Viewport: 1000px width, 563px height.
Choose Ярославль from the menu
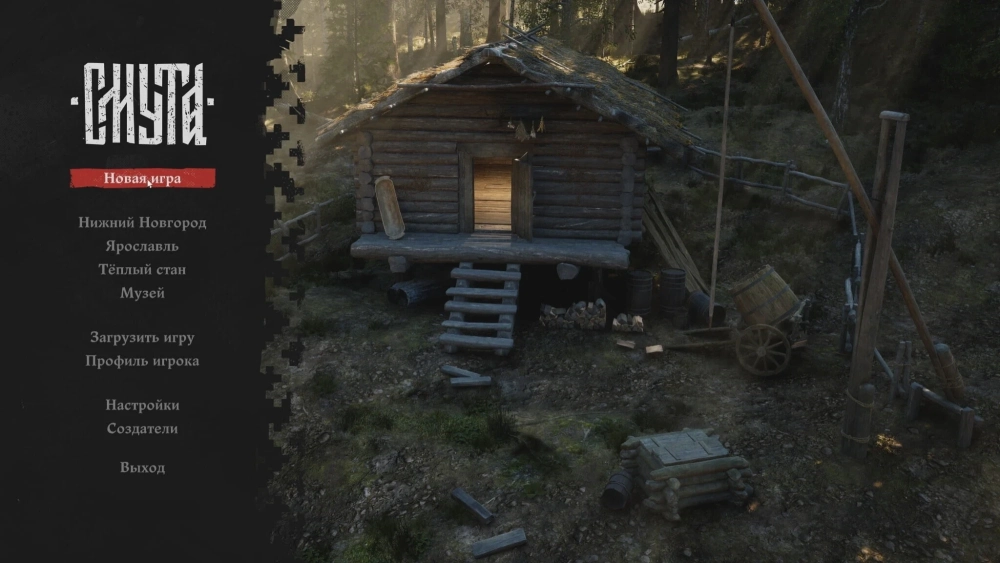click(142, 246)
